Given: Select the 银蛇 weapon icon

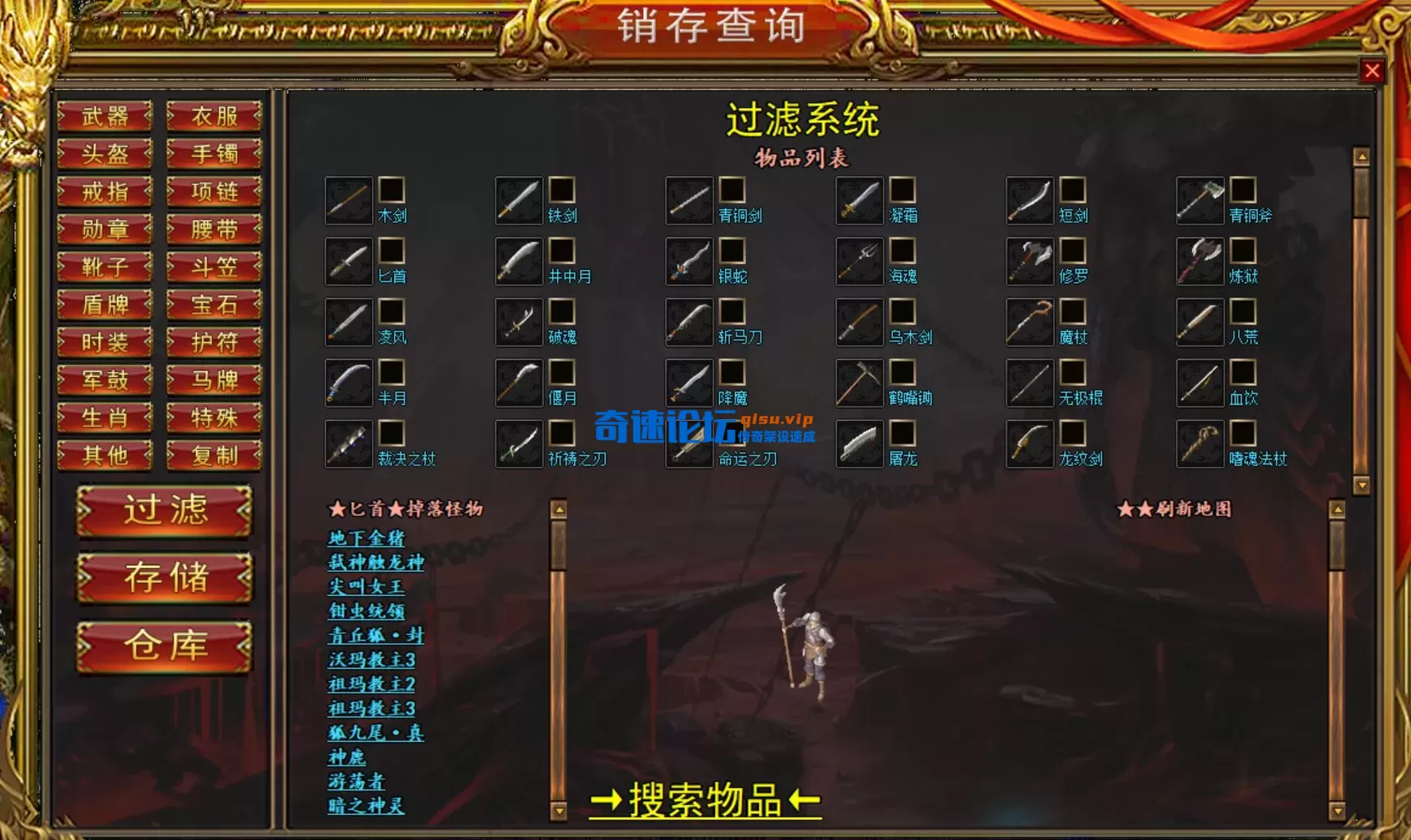Looking at the screenshot, I should [688, 261].
